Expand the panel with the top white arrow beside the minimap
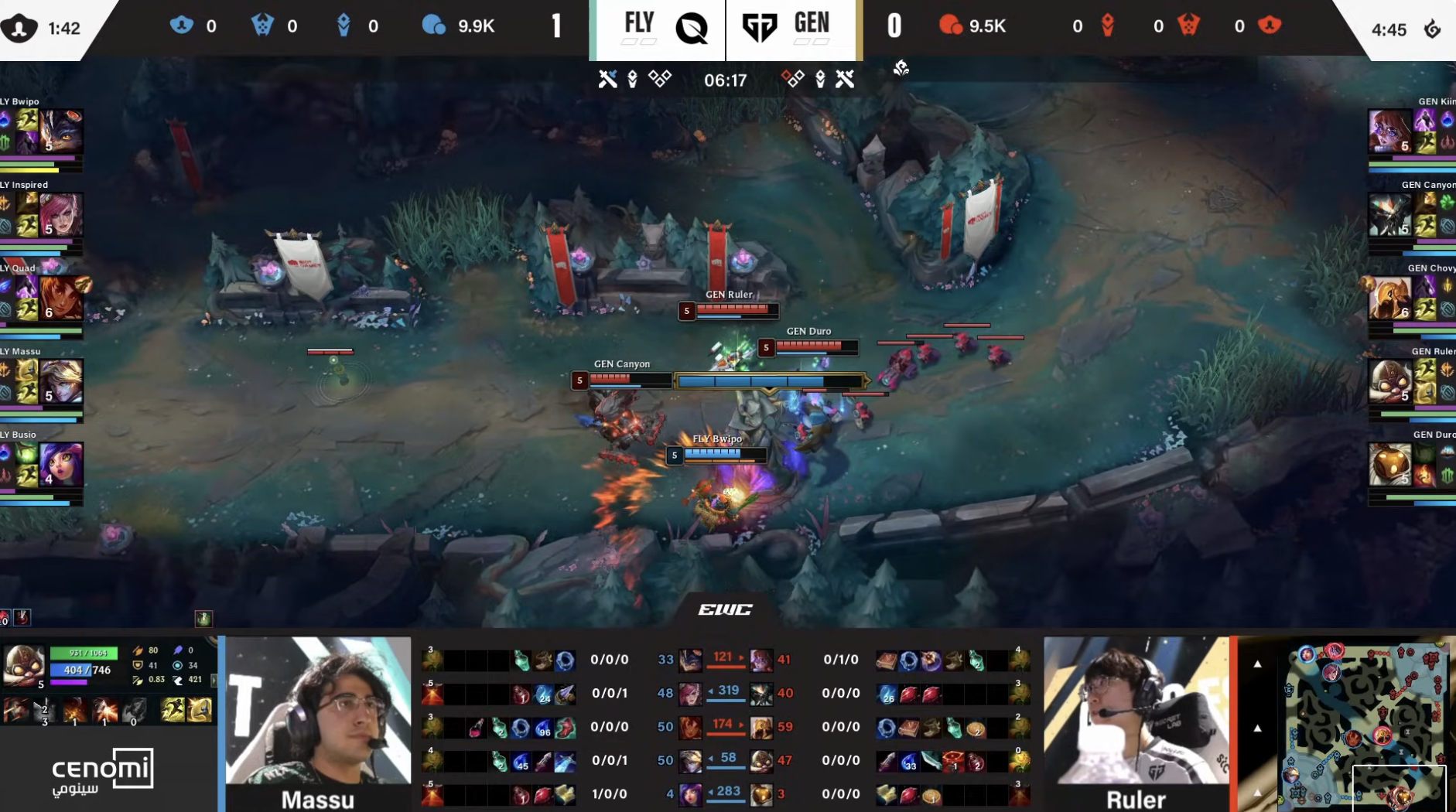 (1257, 664)
